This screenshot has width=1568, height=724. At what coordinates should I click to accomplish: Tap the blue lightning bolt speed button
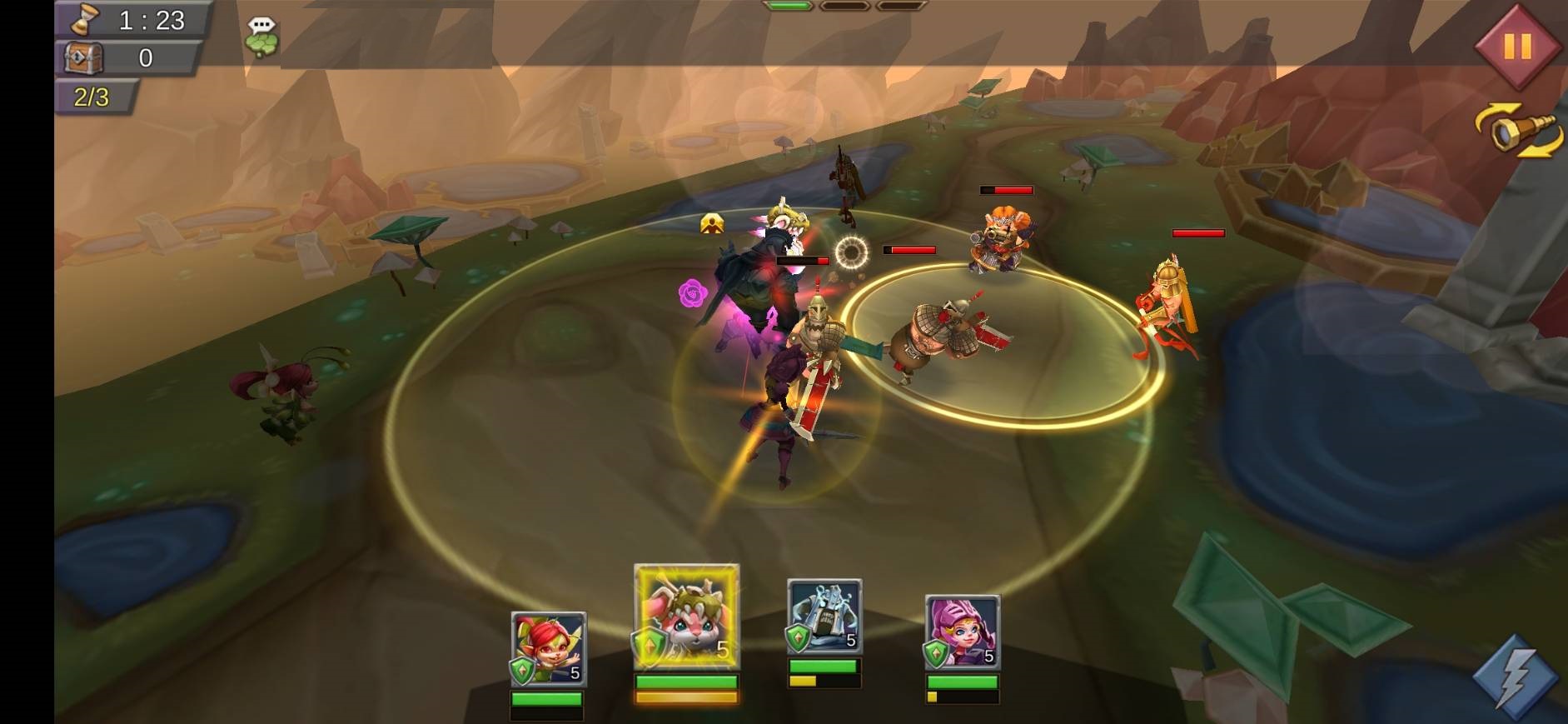1515,677
